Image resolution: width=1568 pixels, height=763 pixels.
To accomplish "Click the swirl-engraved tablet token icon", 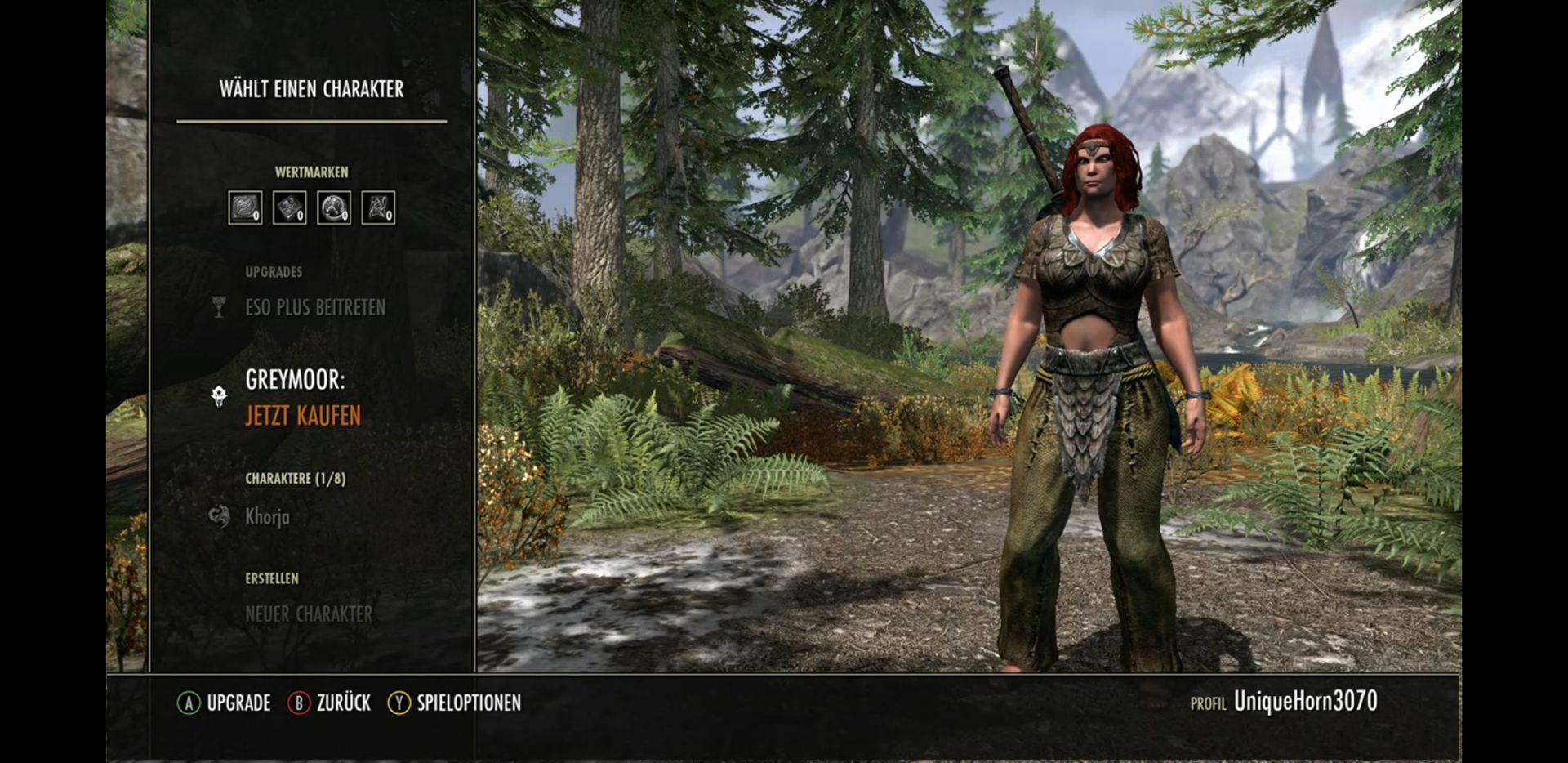I will pyautogui.click(x=245, y=207).
